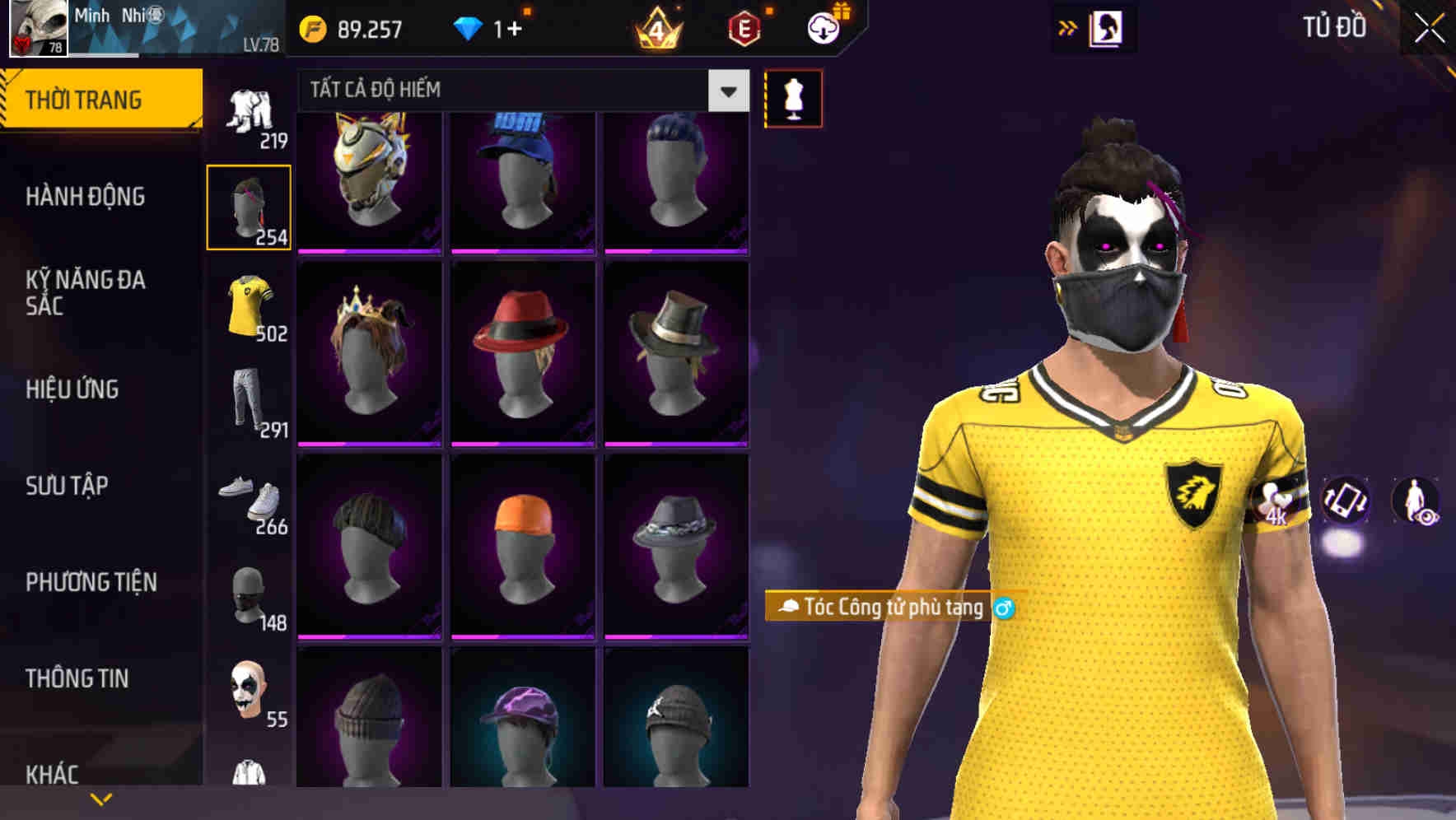Expand the sidebar with the bottom chevron

tap(100, 797)
